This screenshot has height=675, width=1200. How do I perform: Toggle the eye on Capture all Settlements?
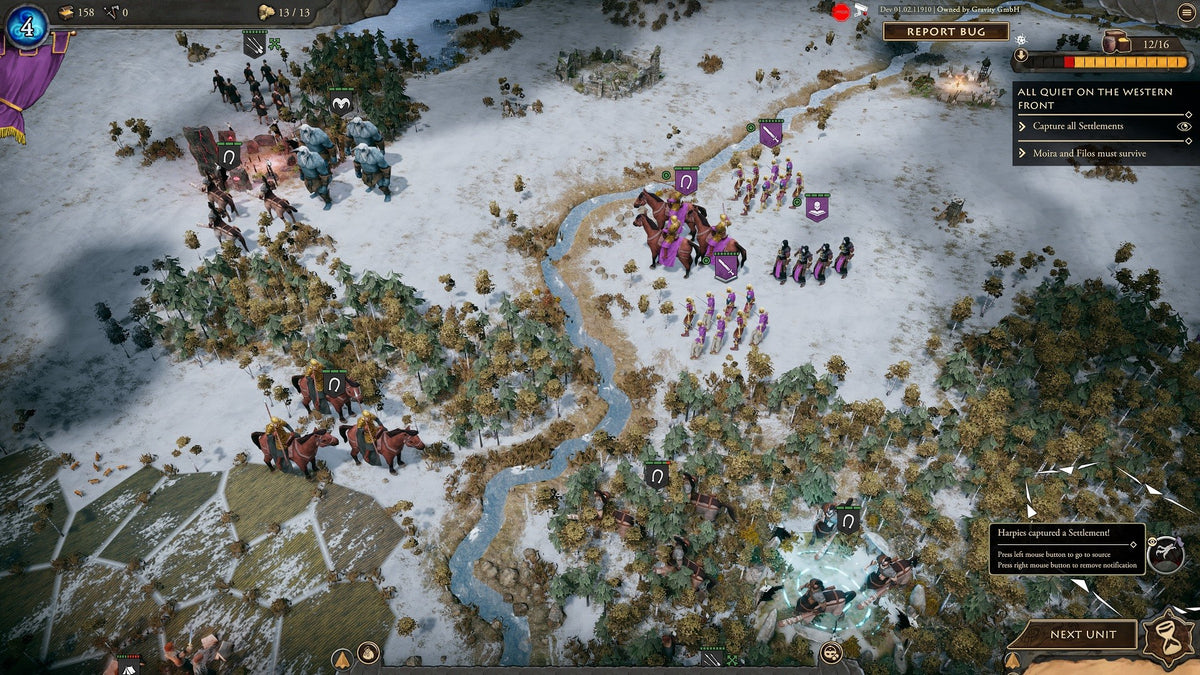pos(1184,126)
